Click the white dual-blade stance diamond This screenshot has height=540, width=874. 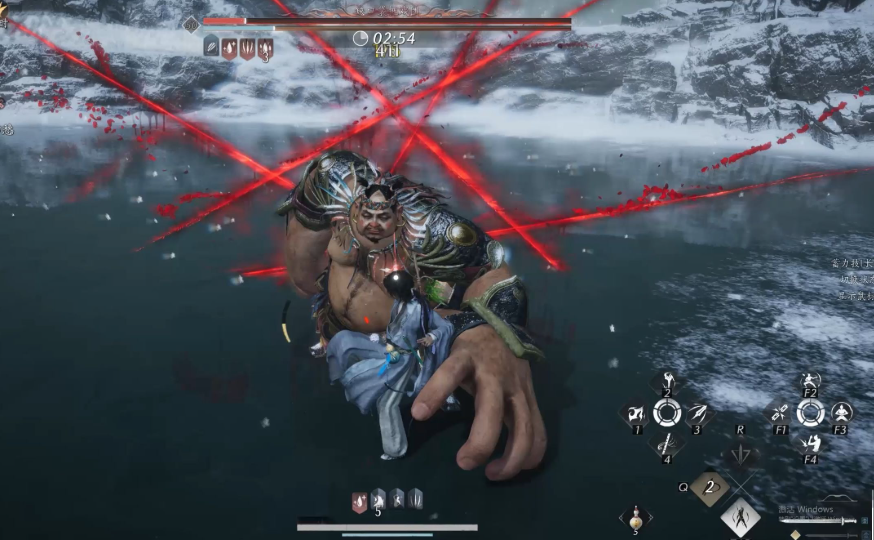pyautogui.click(x=741, y=518)
